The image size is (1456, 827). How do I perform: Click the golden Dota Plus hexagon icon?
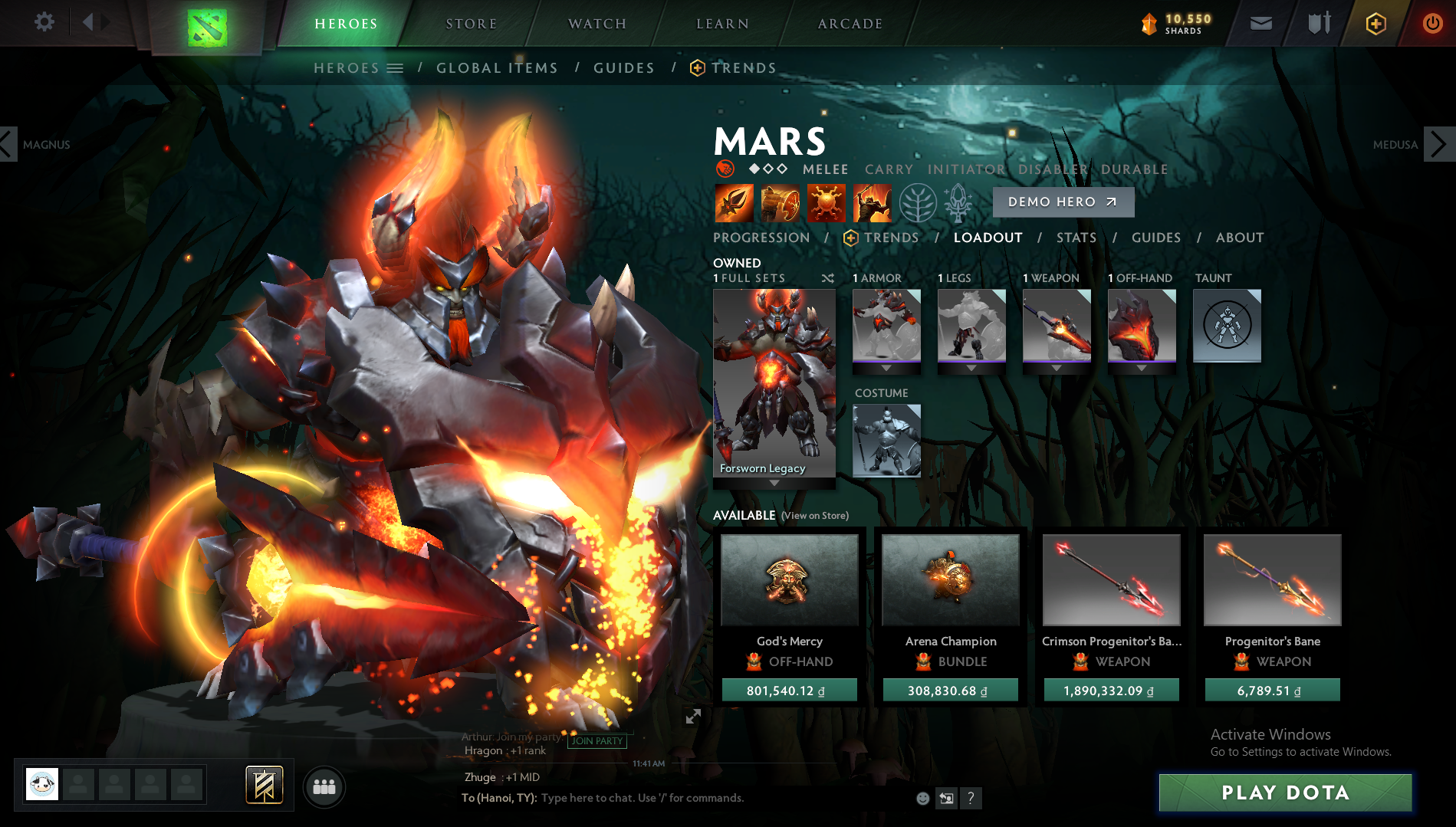click(1375, 23)
